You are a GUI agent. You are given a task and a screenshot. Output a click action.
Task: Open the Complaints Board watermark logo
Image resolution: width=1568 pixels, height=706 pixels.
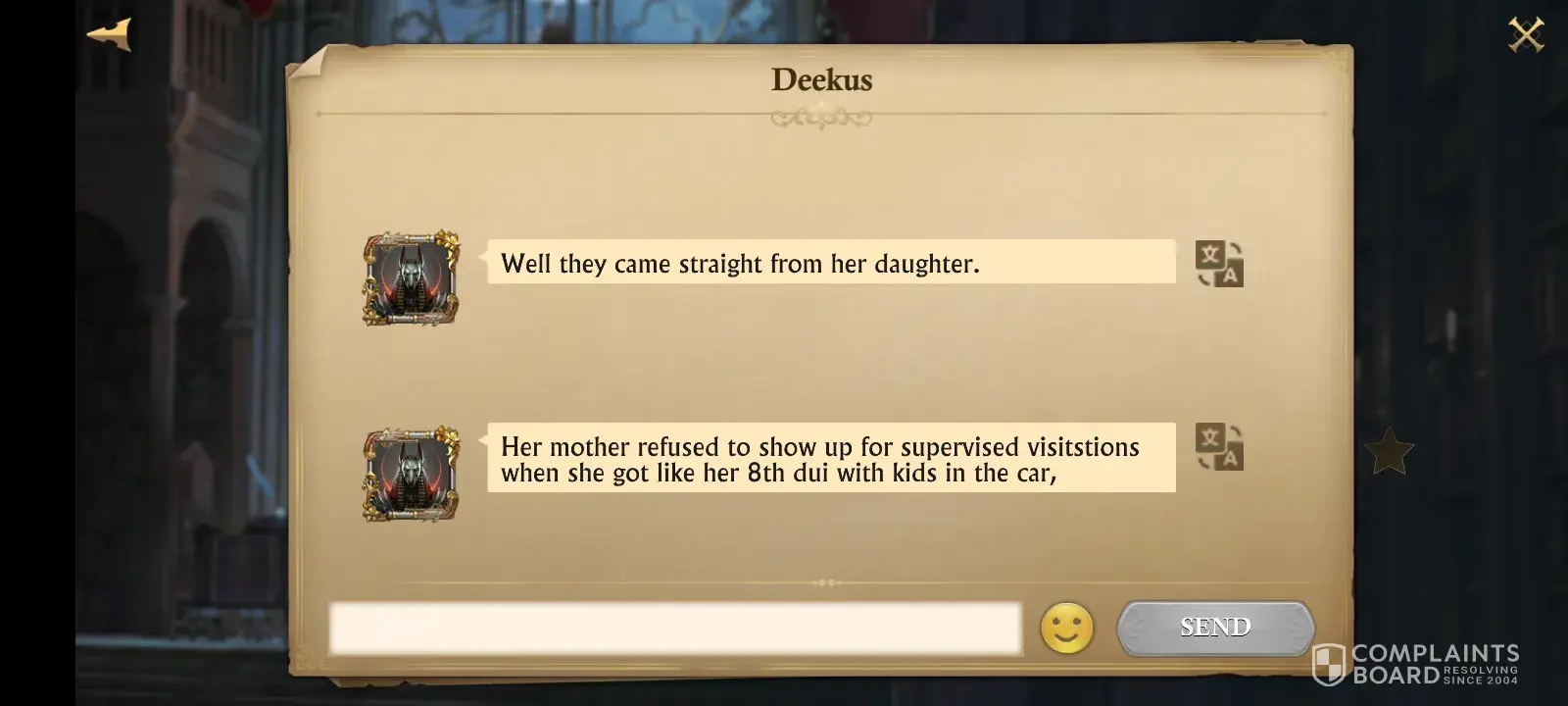[x=1416, y=664]
